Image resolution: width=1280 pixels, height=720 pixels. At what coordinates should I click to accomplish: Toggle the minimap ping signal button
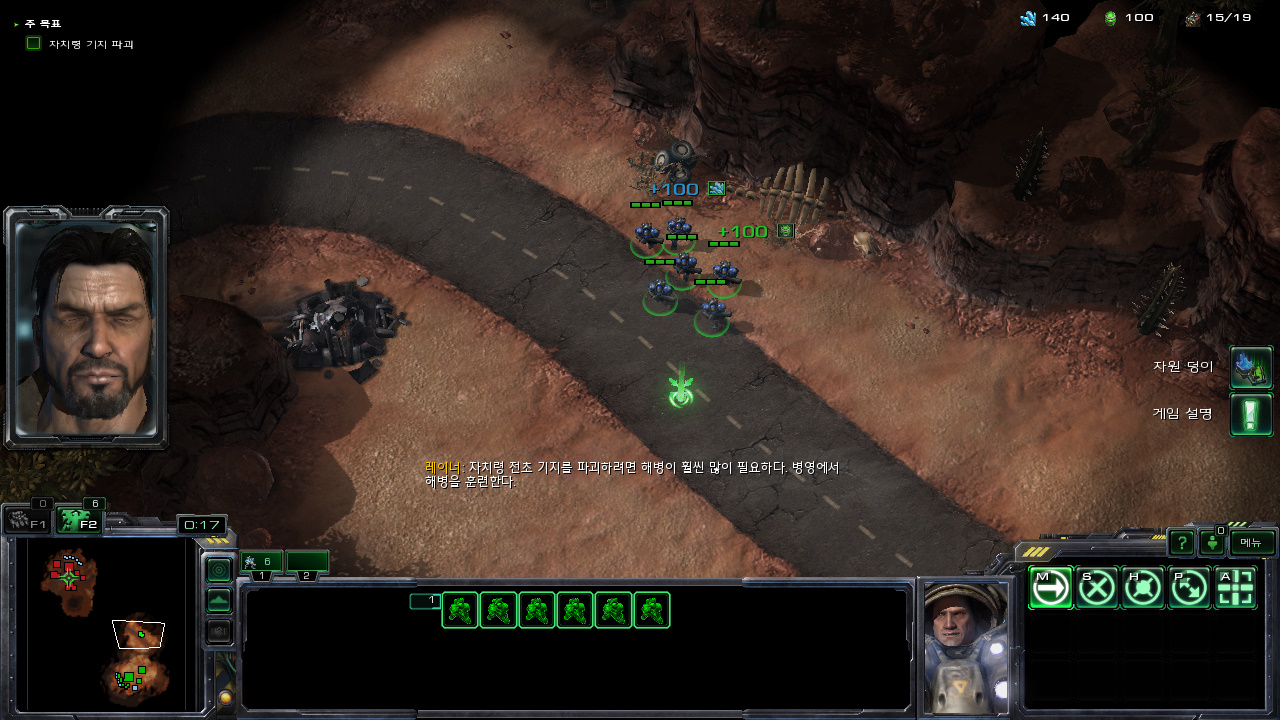pyautogui.click(x=218, y=570)
